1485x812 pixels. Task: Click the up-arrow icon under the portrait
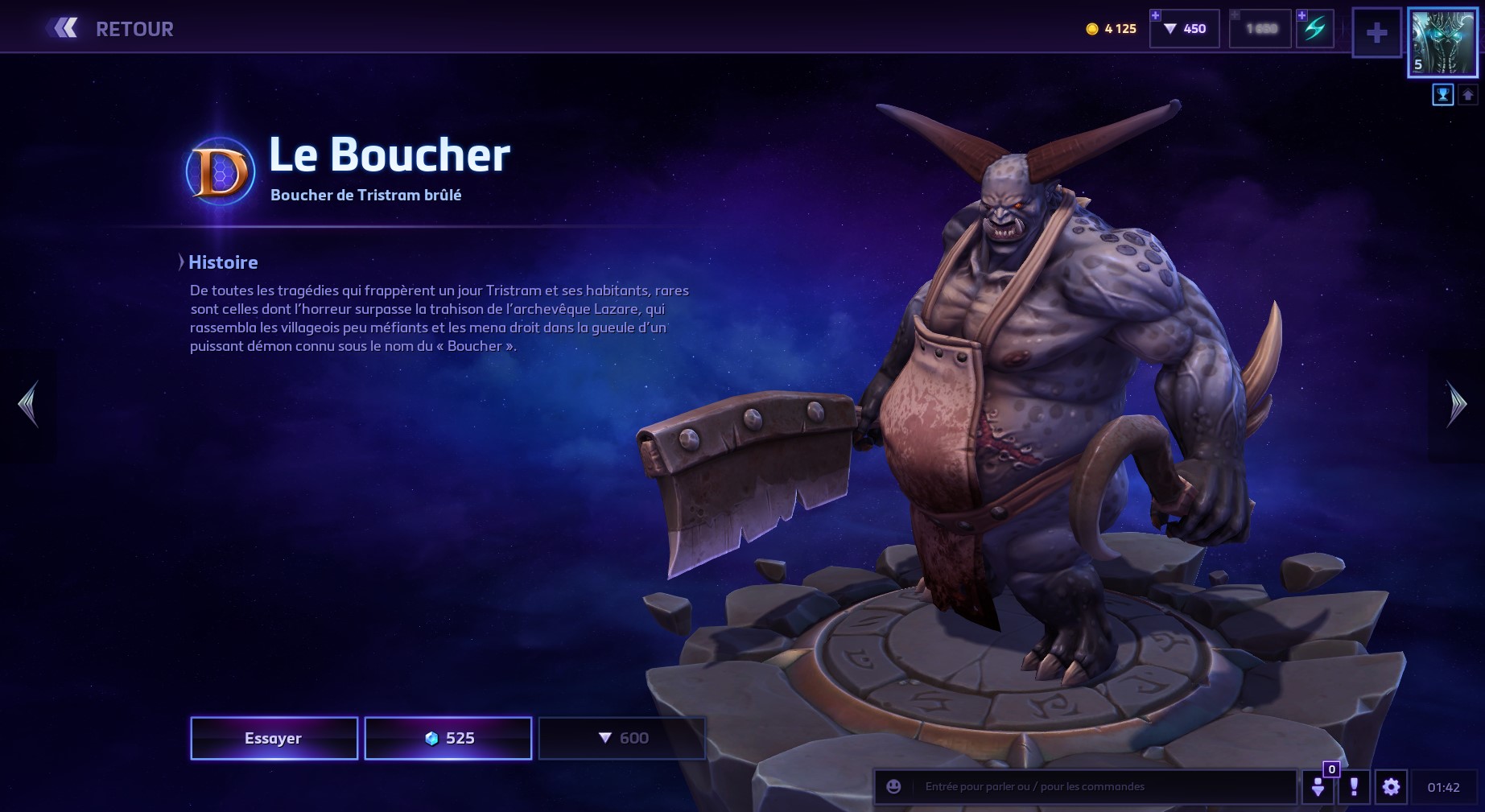(1467, 95)
